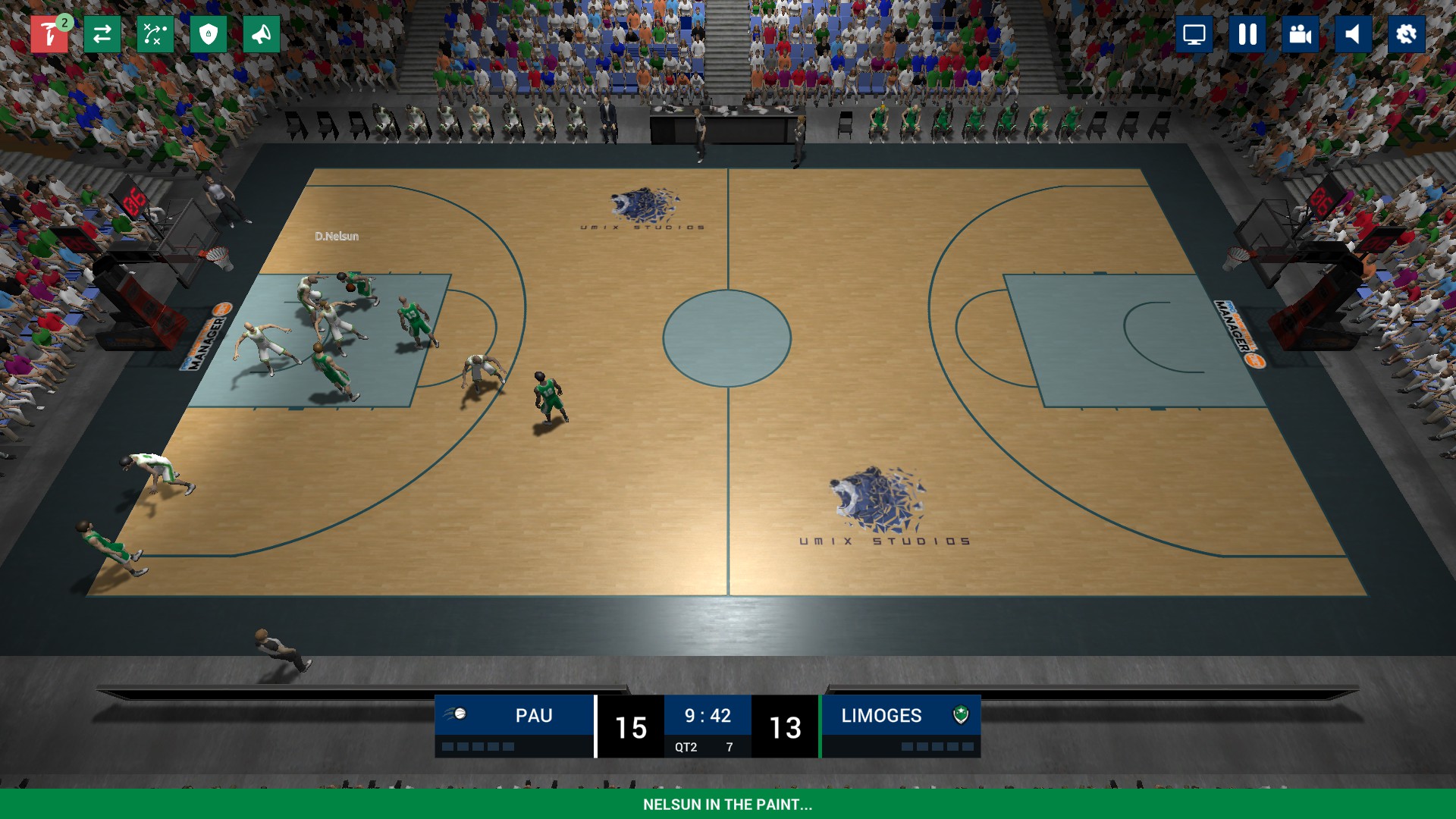The image size is (1456, 819).
Task: Open the tactics playbook icon
Action: point(154,33)
